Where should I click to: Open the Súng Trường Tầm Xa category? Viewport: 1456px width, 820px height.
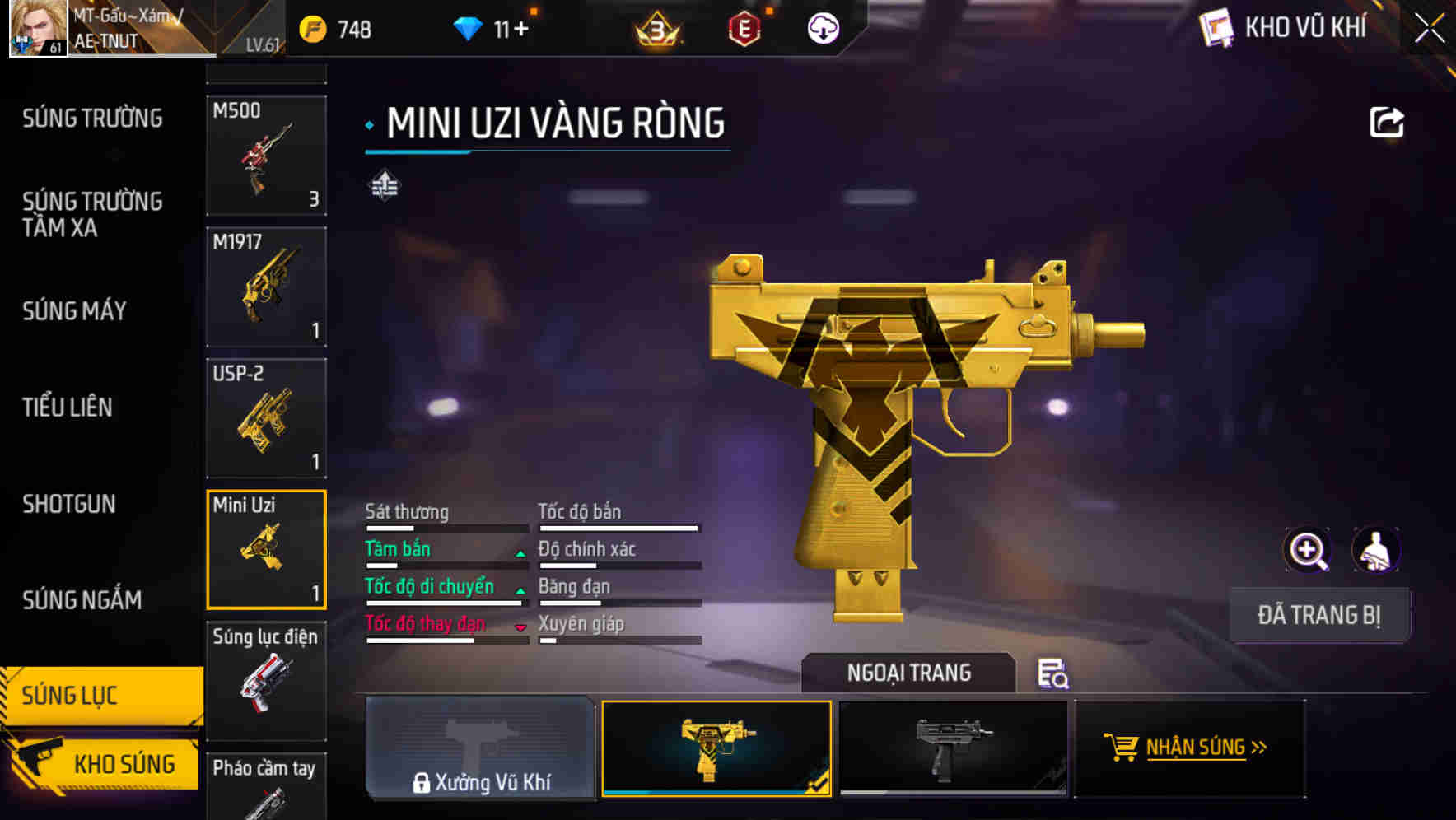click(x=92, y=215)
